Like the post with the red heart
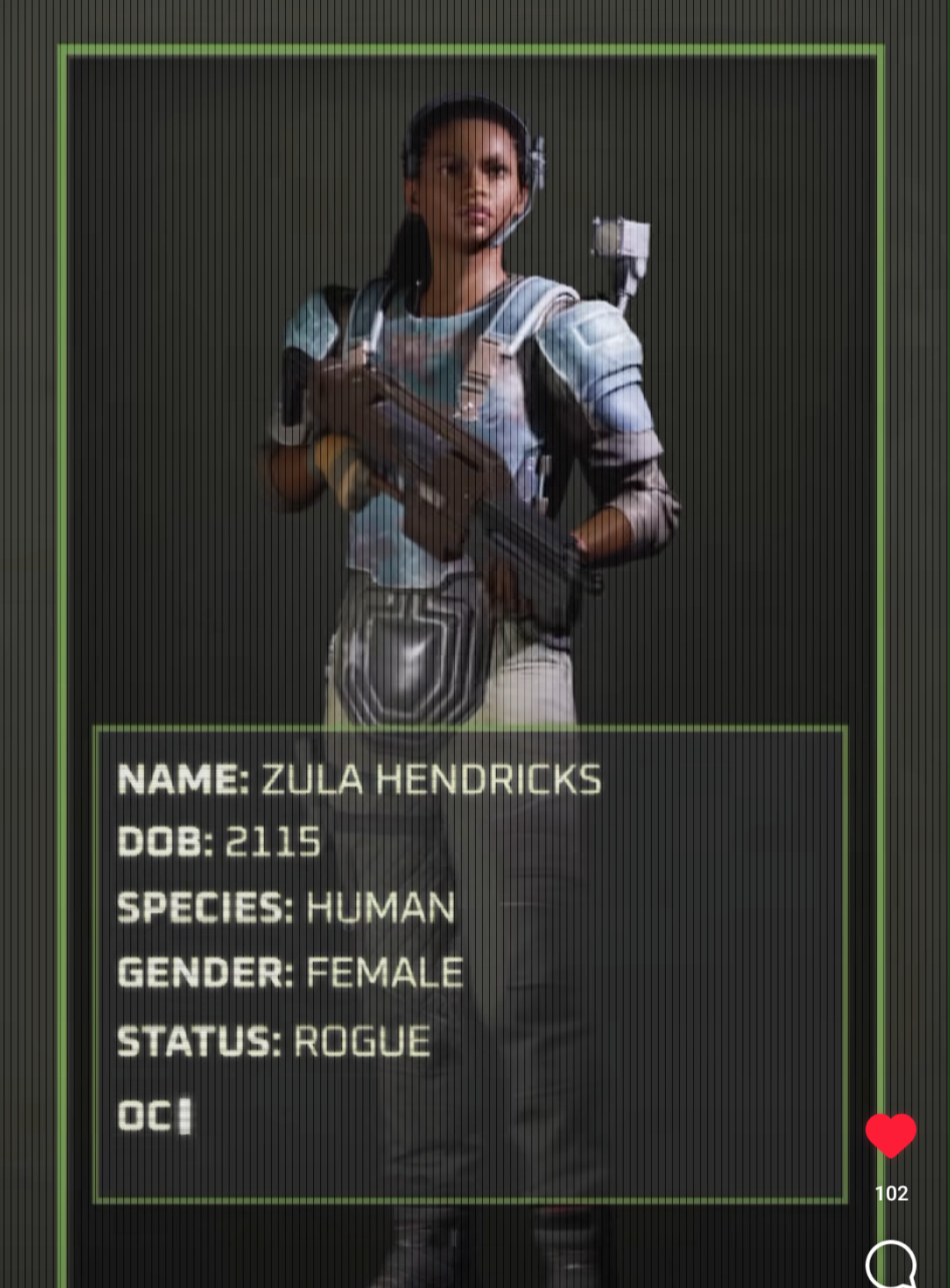 [890, 1135]
